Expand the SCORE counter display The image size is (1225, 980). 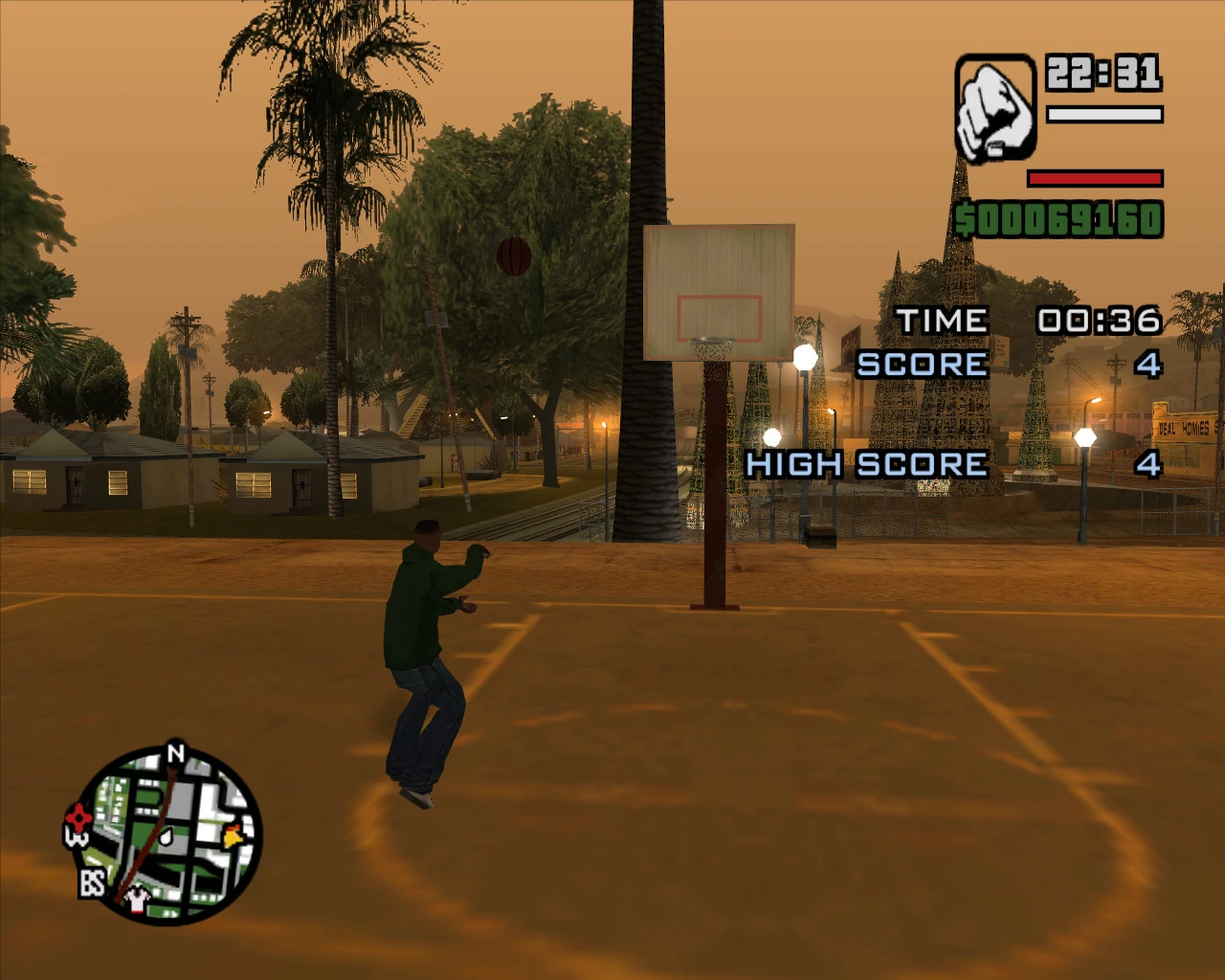(x=1005, y=365)
